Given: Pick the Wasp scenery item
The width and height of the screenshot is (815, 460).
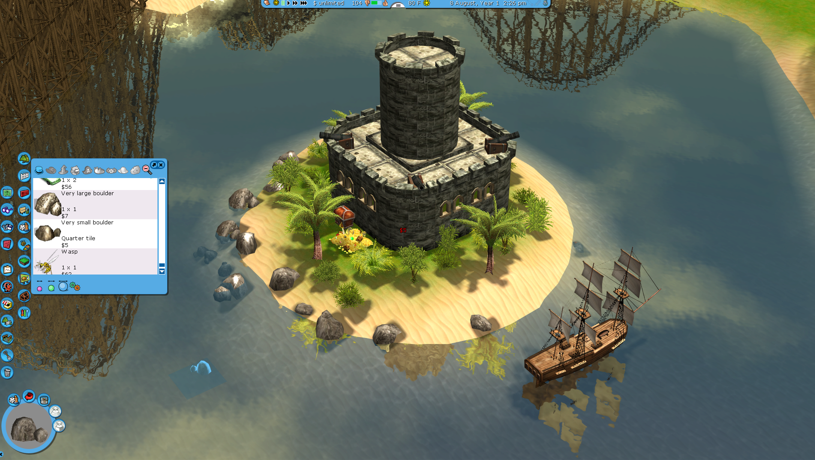Looking at the screenshot, I should pyautogui.click(x=48, y=262).
